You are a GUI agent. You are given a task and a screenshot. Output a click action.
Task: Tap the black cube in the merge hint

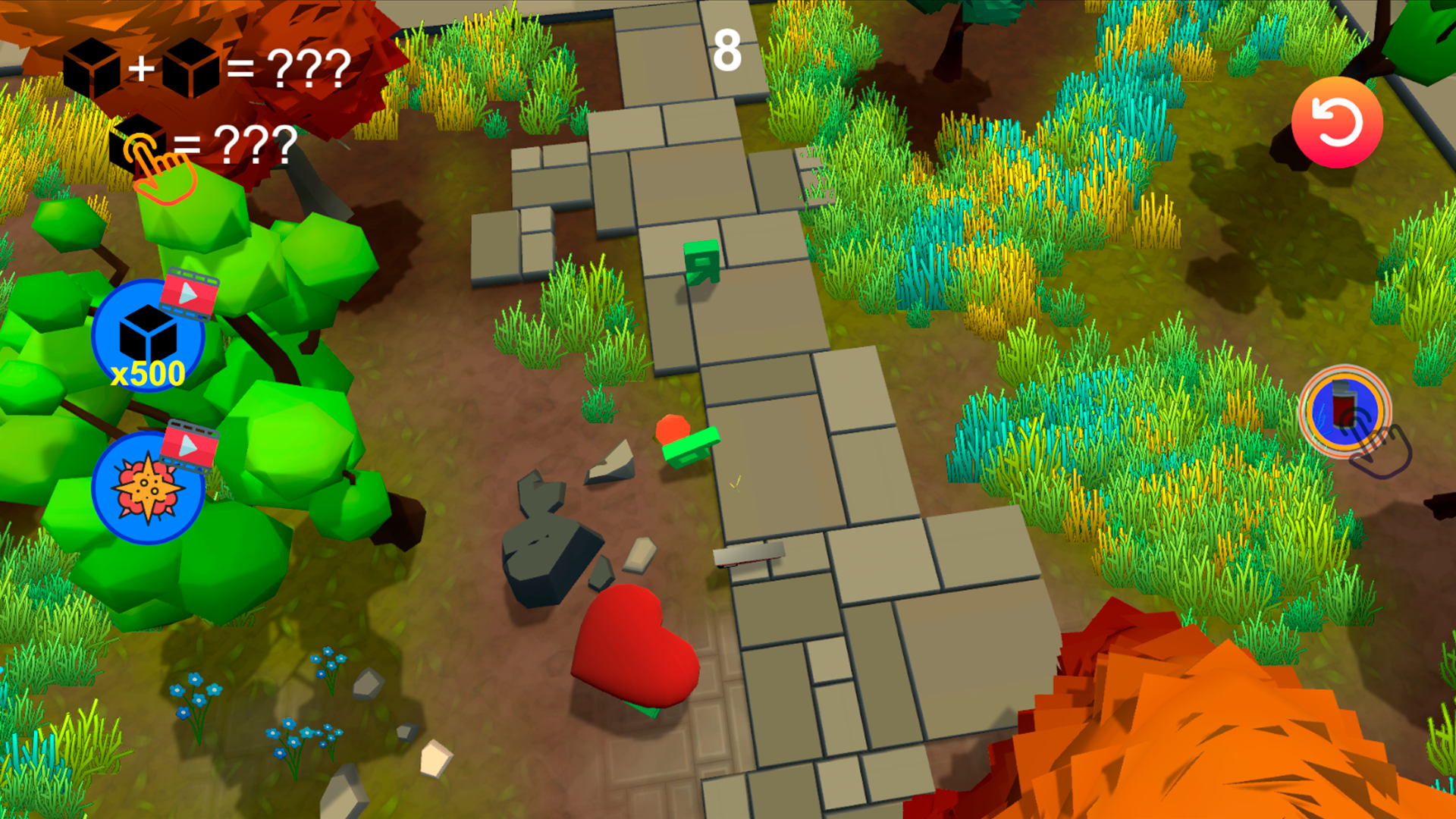[93, 67]
